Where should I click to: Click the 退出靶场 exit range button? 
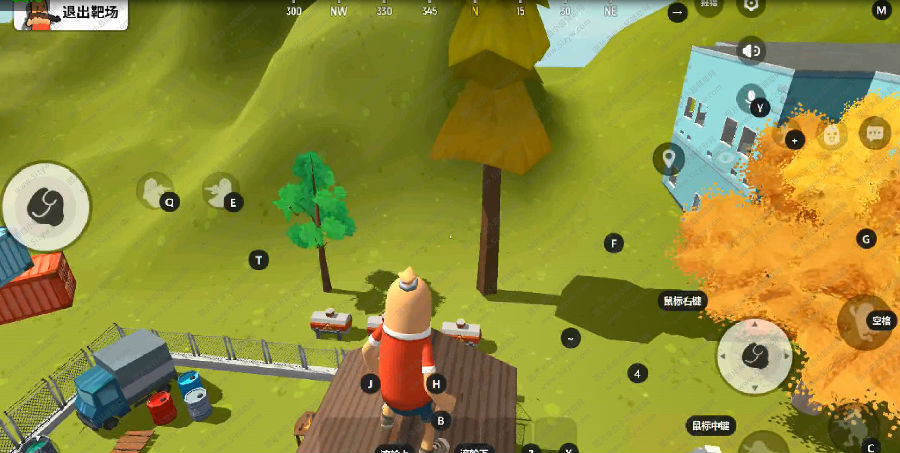tap(70, 14)
